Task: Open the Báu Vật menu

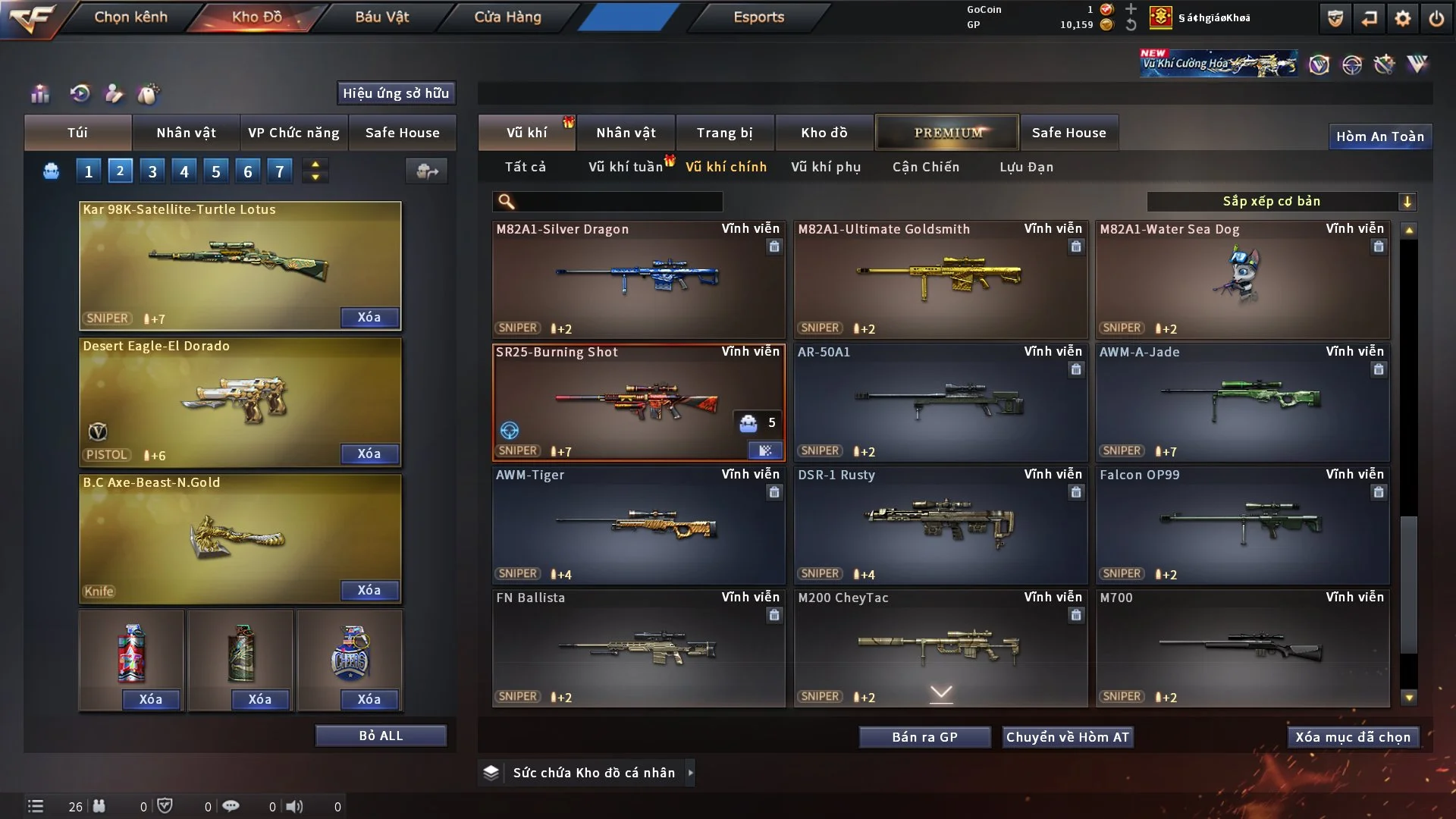Action: point(381,17)
